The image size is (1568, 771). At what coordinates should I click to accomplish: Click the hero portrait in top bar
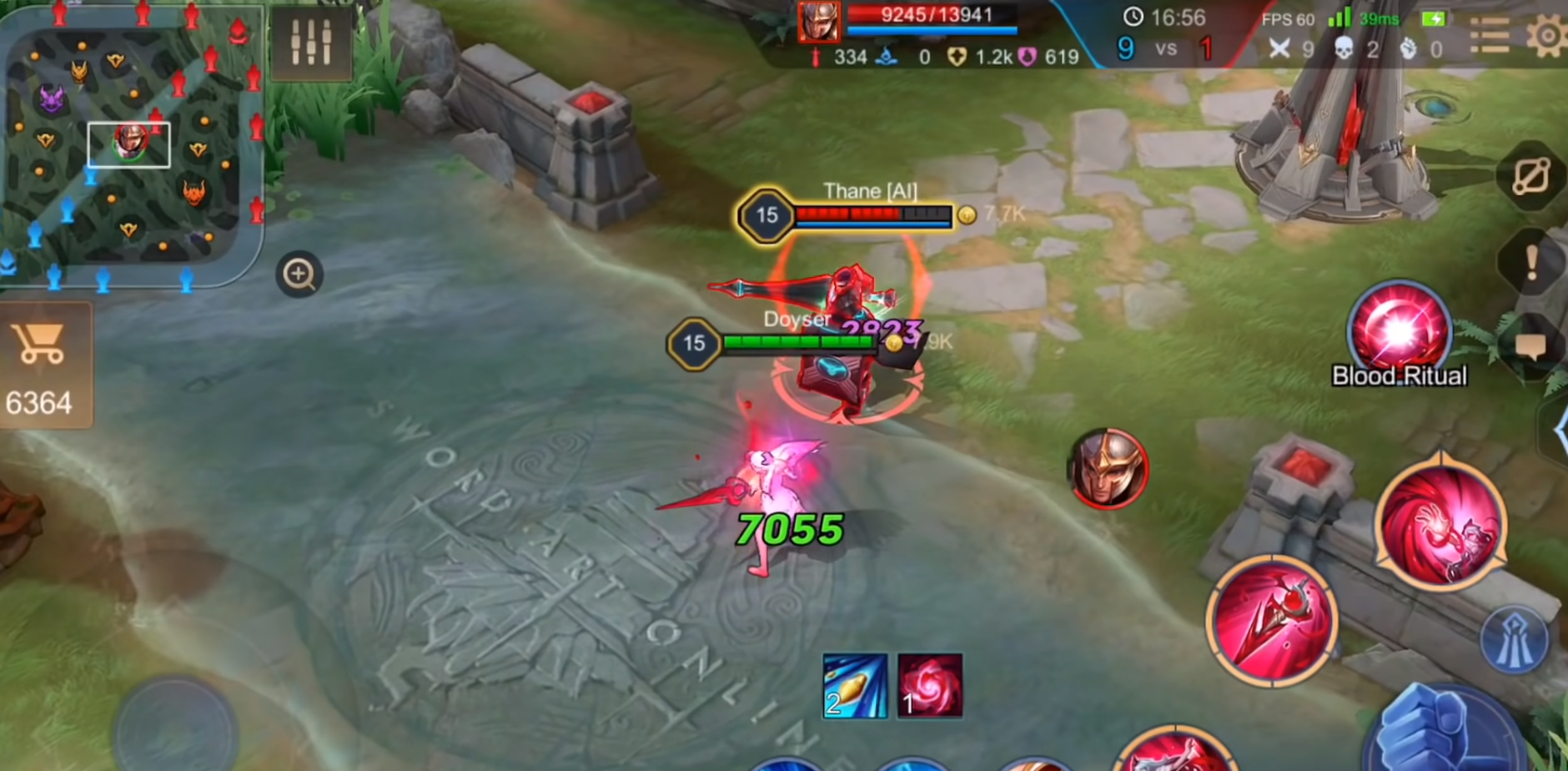click(818, 21)
